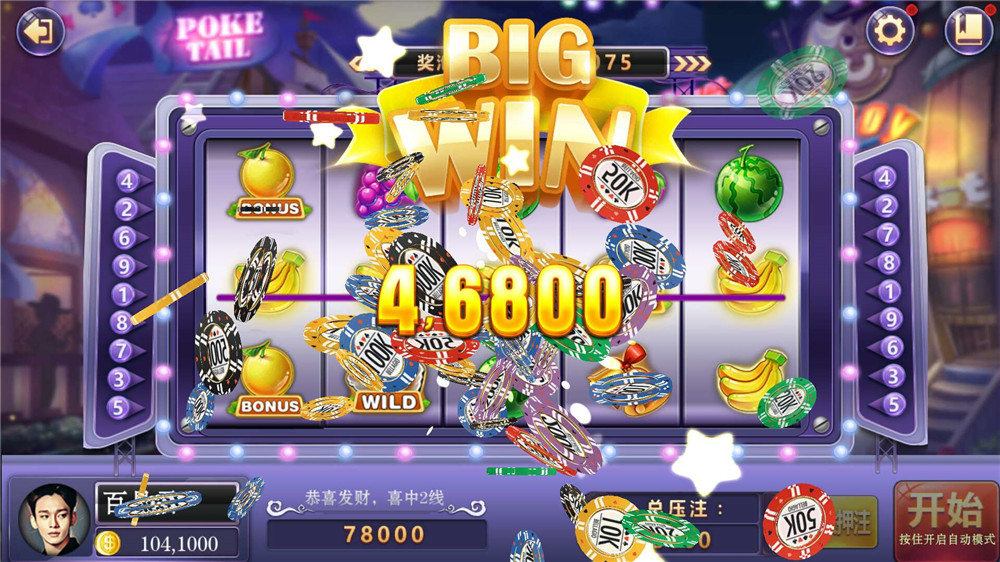Start a spin with the 开始 button
This screenshot has width=1000, height=562.
pos(945,519)
